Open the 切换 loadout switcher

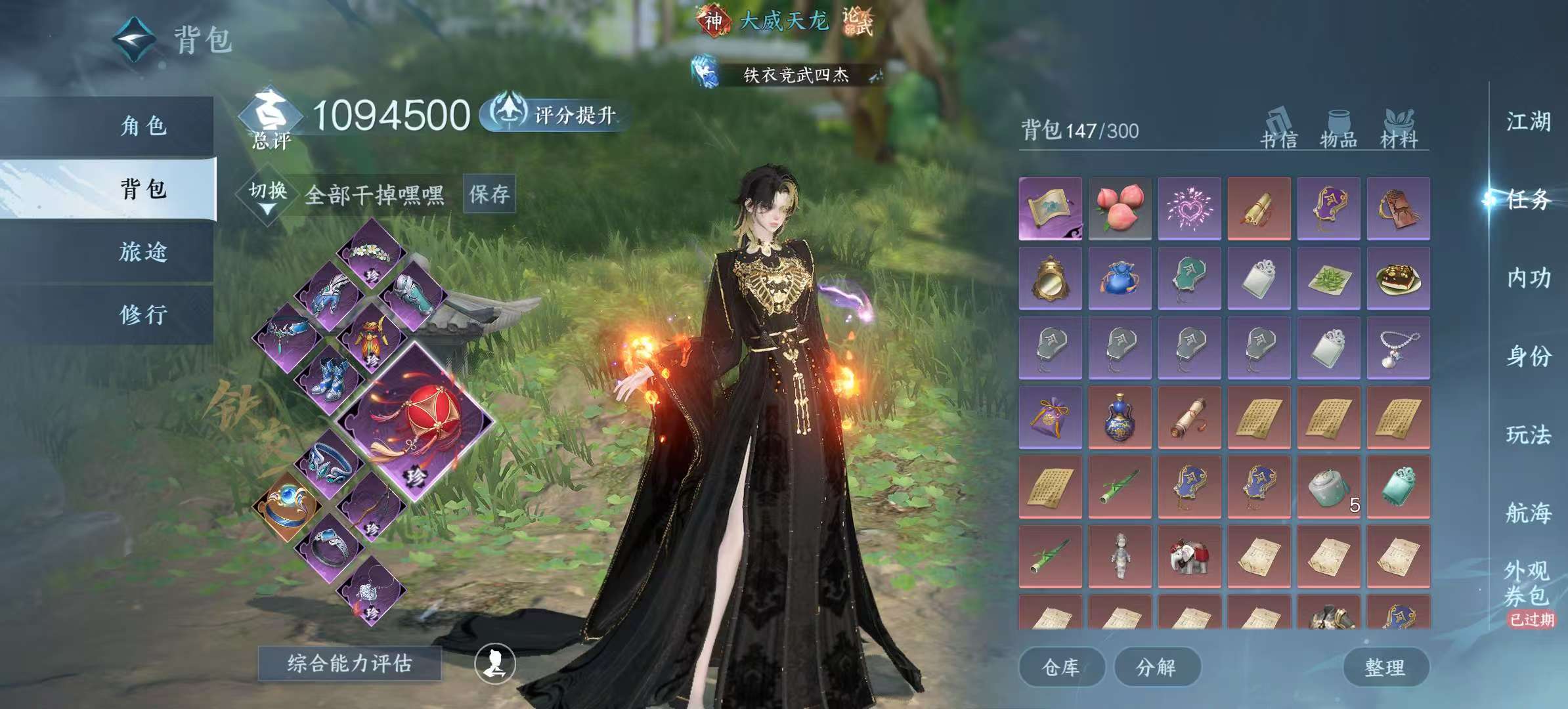coord(268,195)
